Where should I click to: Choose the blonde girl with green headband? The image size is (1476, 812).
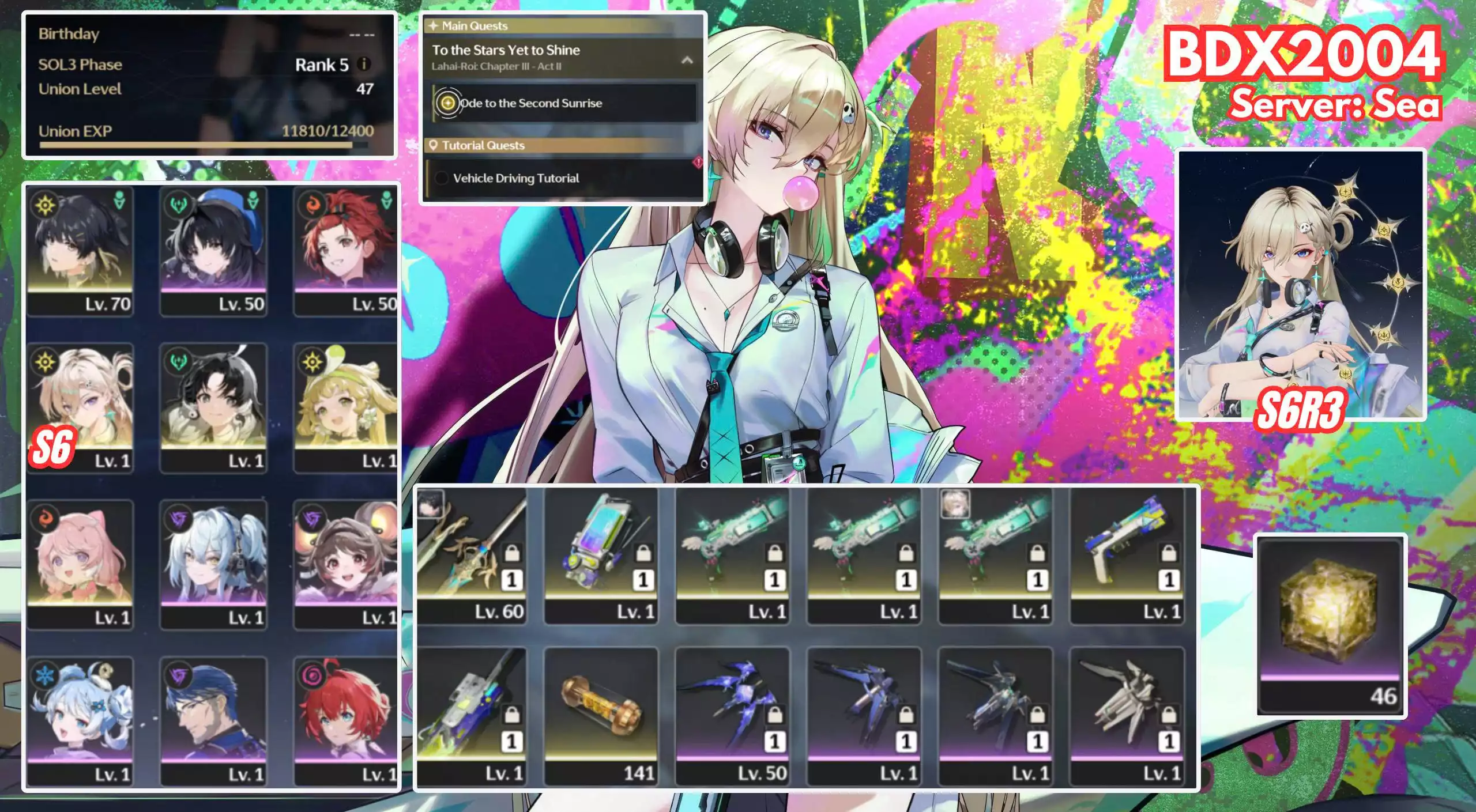click(345, 407)
